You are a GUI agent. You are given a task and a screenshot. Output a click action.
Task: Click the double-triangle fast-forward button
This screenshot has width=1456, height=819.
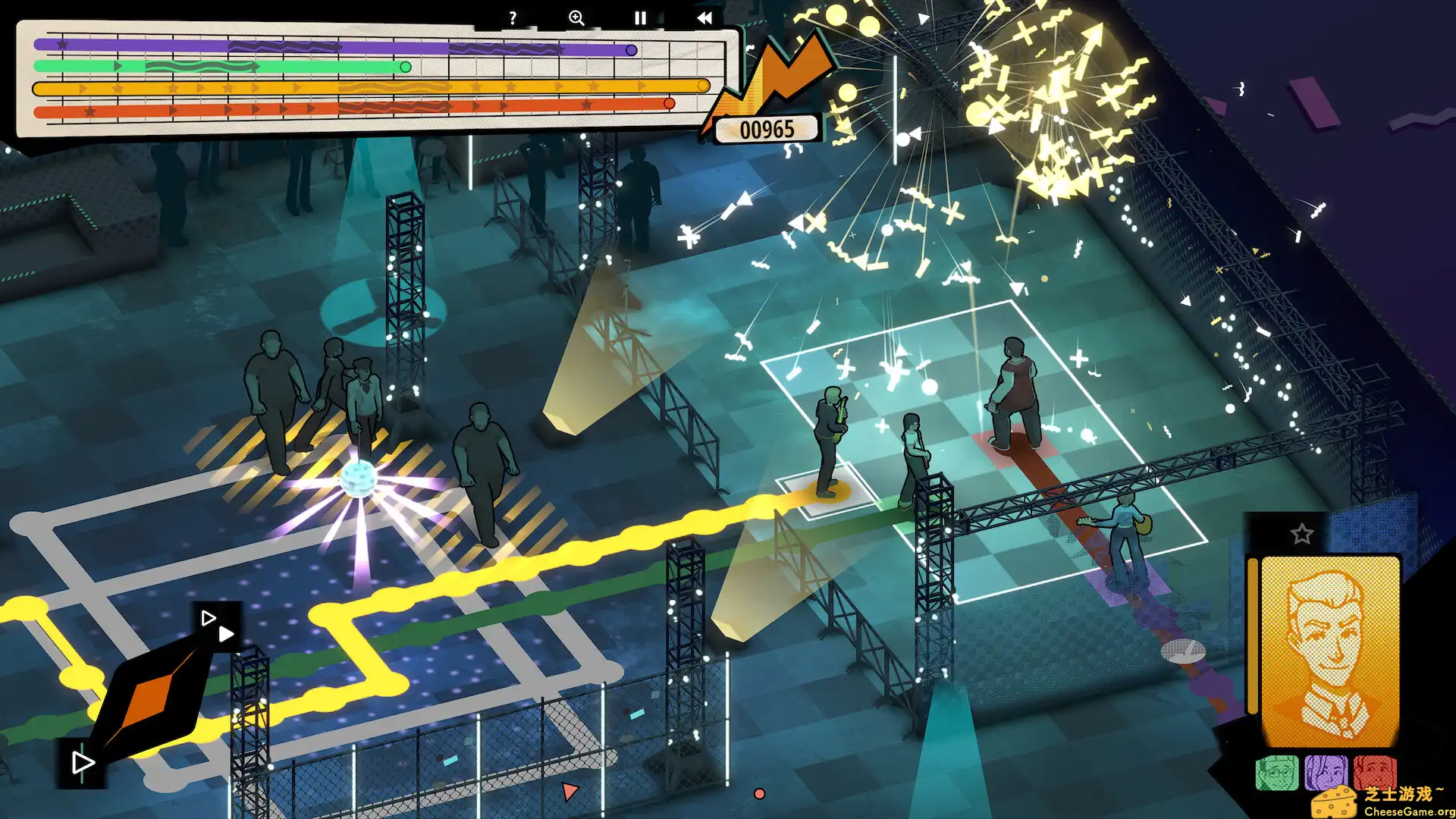coord(218,626)
